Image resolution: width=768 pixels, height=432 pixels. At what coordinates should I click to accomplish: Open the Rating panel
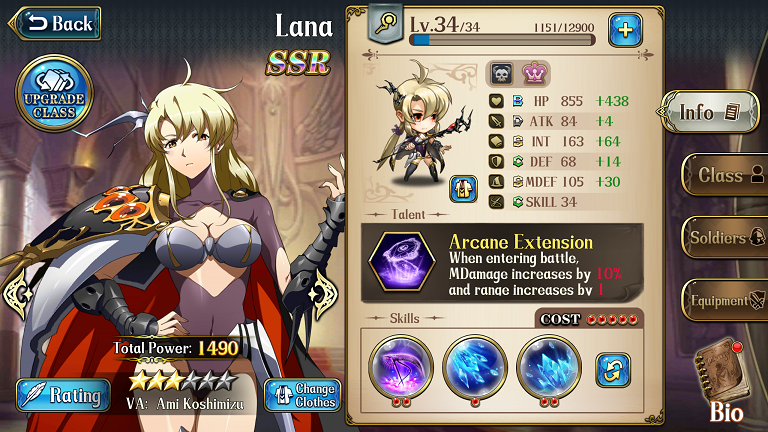coord(59,394)
